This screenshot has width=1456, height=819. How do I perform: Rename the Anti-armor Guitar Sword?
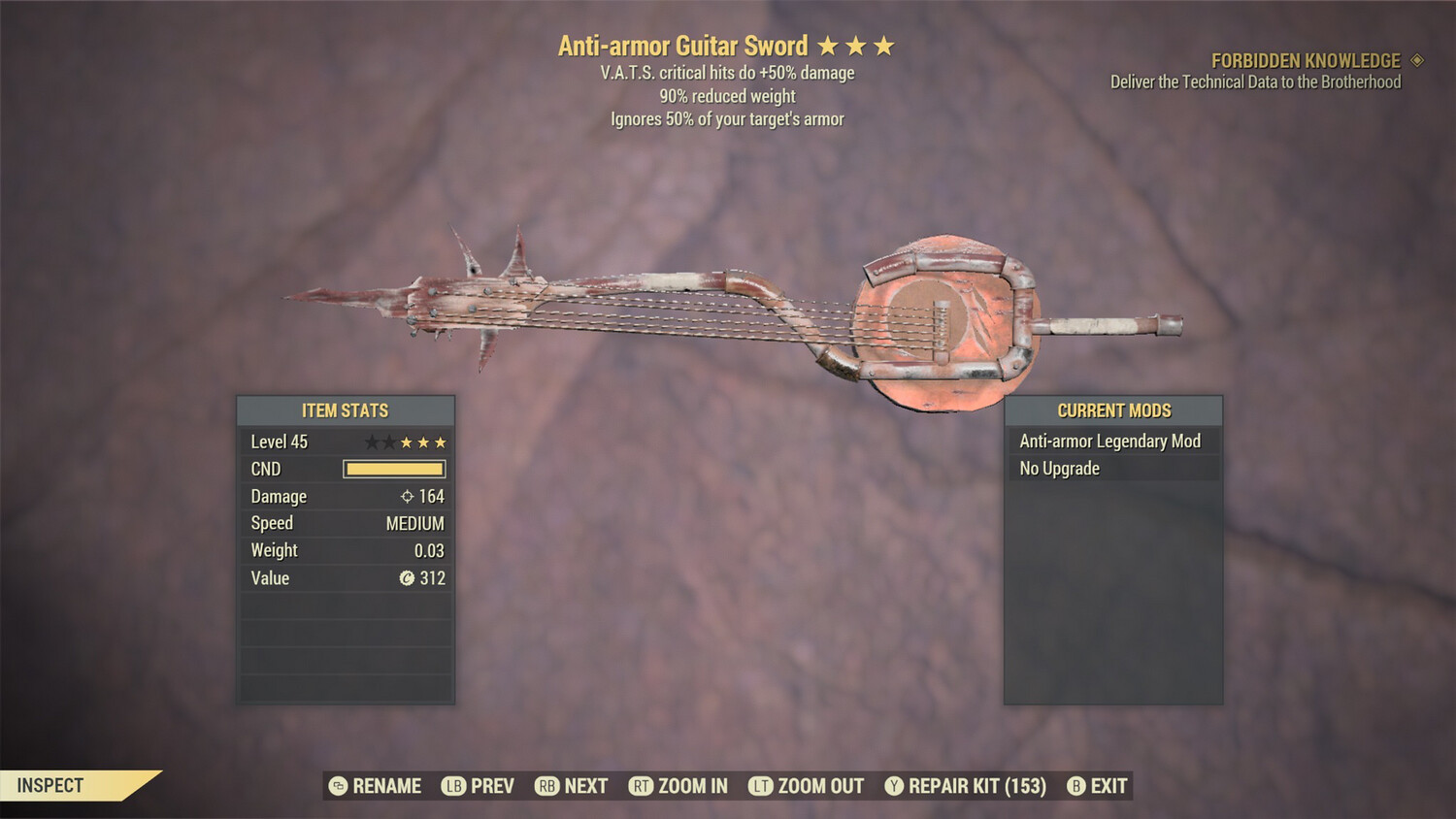376,786
